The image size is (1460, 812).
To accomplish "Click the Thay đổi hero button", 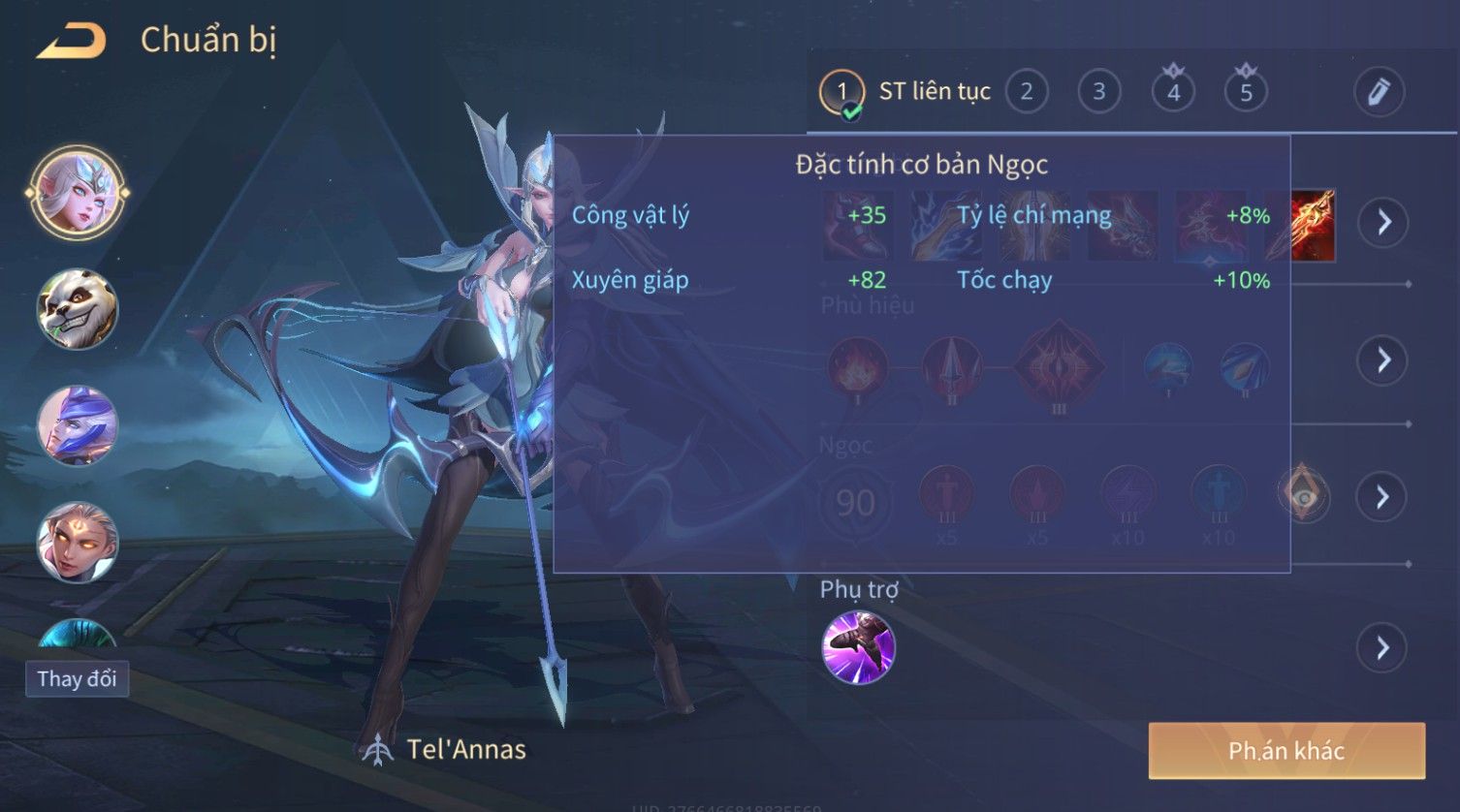I will click(77, 678).
